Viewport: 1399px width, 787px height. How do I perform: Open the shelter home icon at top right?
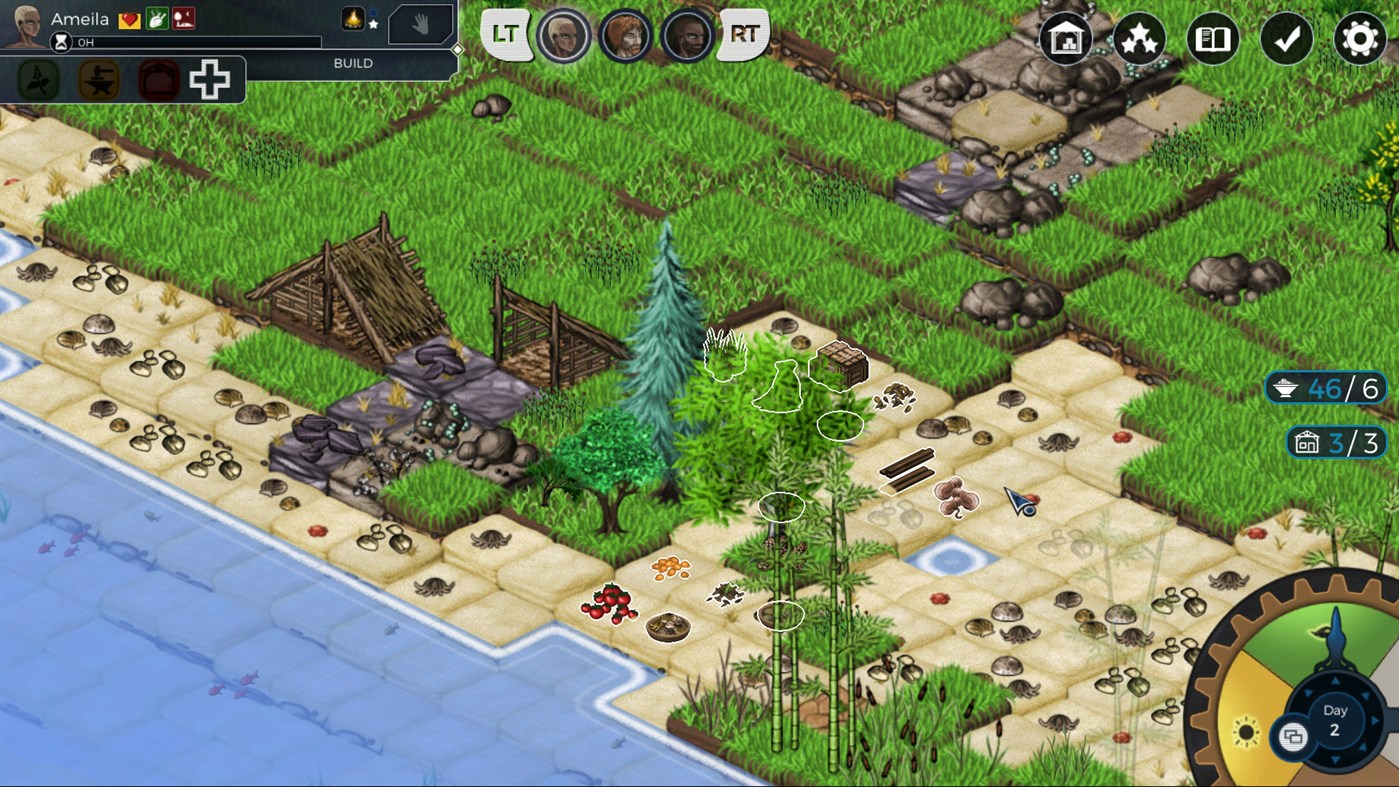click(x=1065, y=39)
